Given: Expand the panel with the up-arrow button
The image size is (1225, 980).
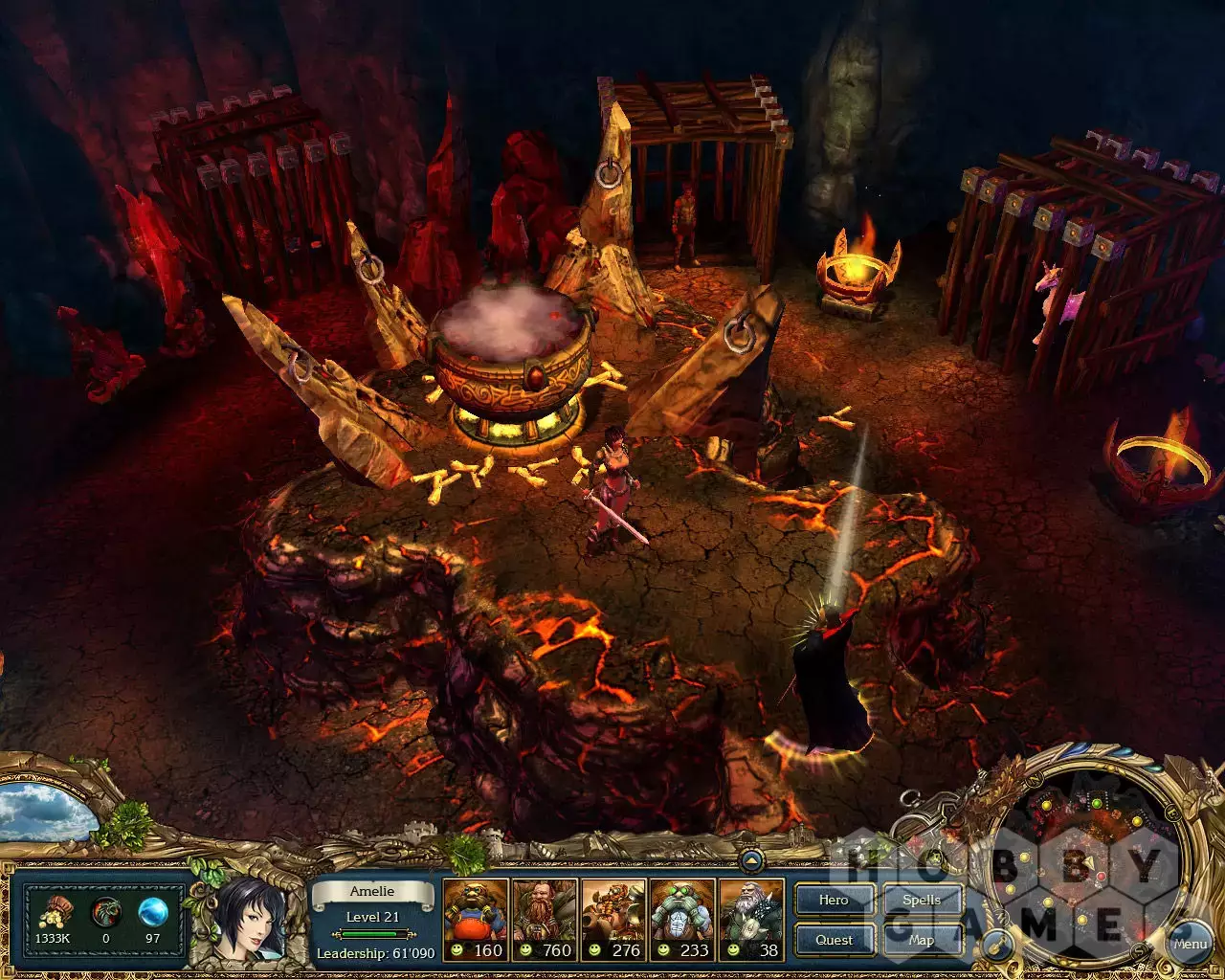Looking at the screenshot, I should [x=752, y=861].
